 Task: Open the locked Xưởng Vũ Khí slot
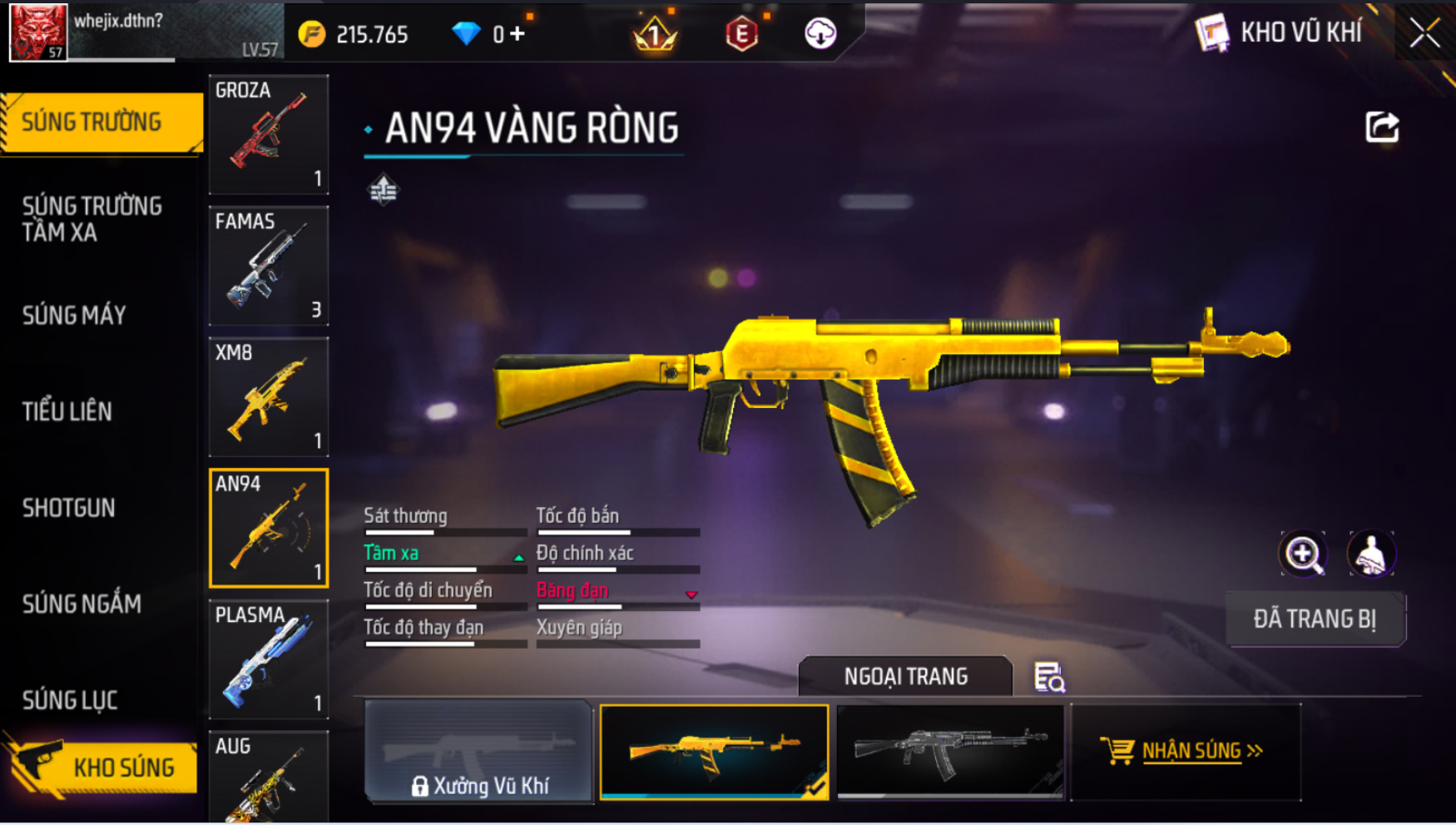tap(478, 753)
